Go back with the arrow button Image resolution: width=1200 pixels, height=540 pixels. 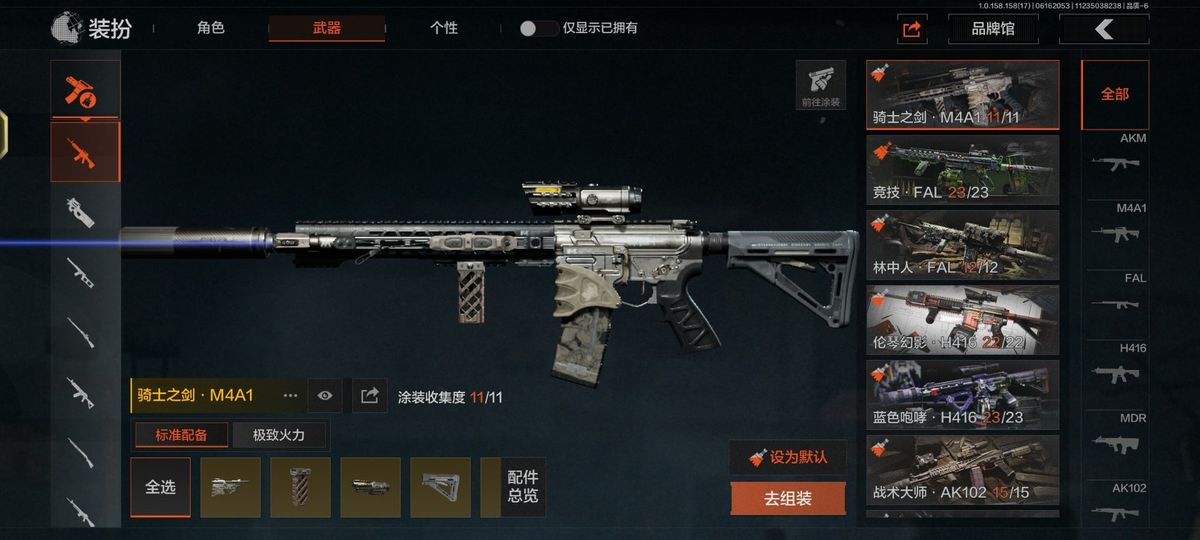coord(1103,29)
